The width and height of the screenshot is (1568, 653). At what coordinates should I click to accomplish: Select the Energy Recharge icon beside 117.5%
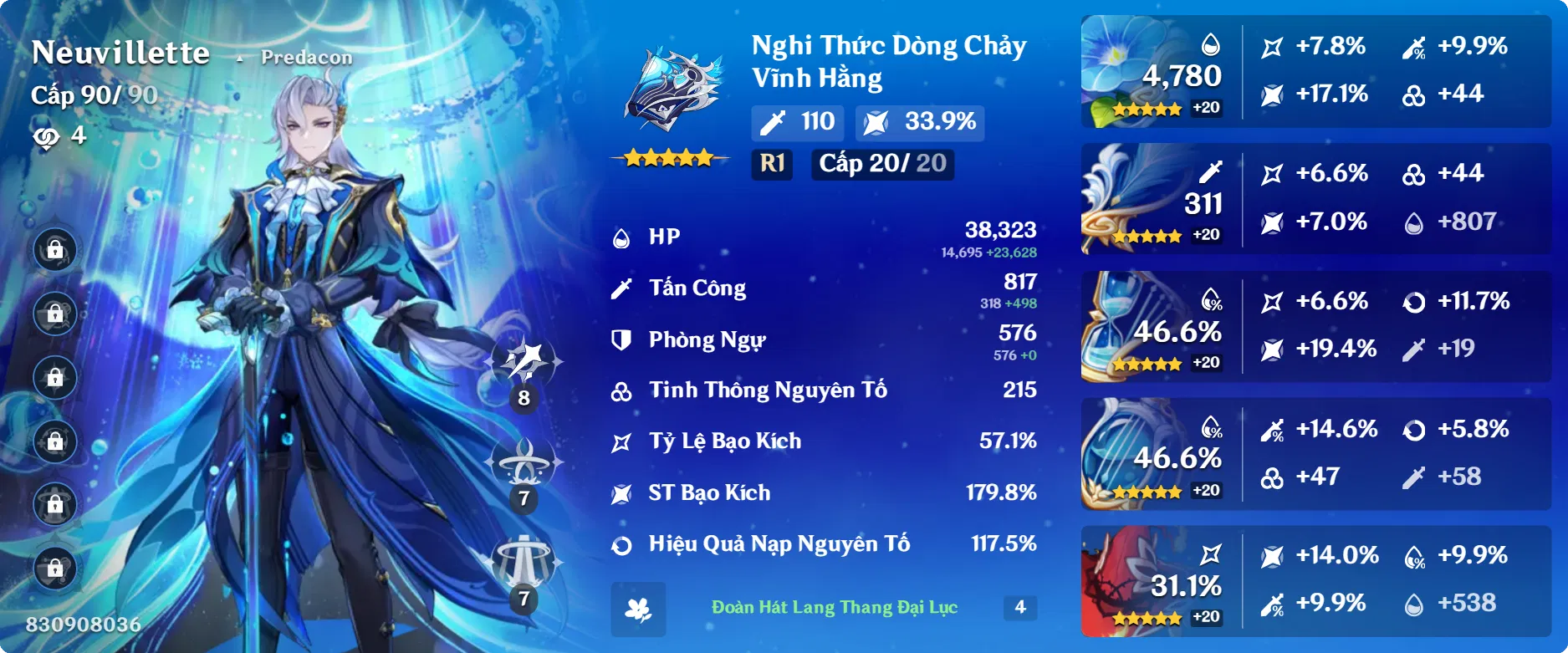(x=621, y=546)
